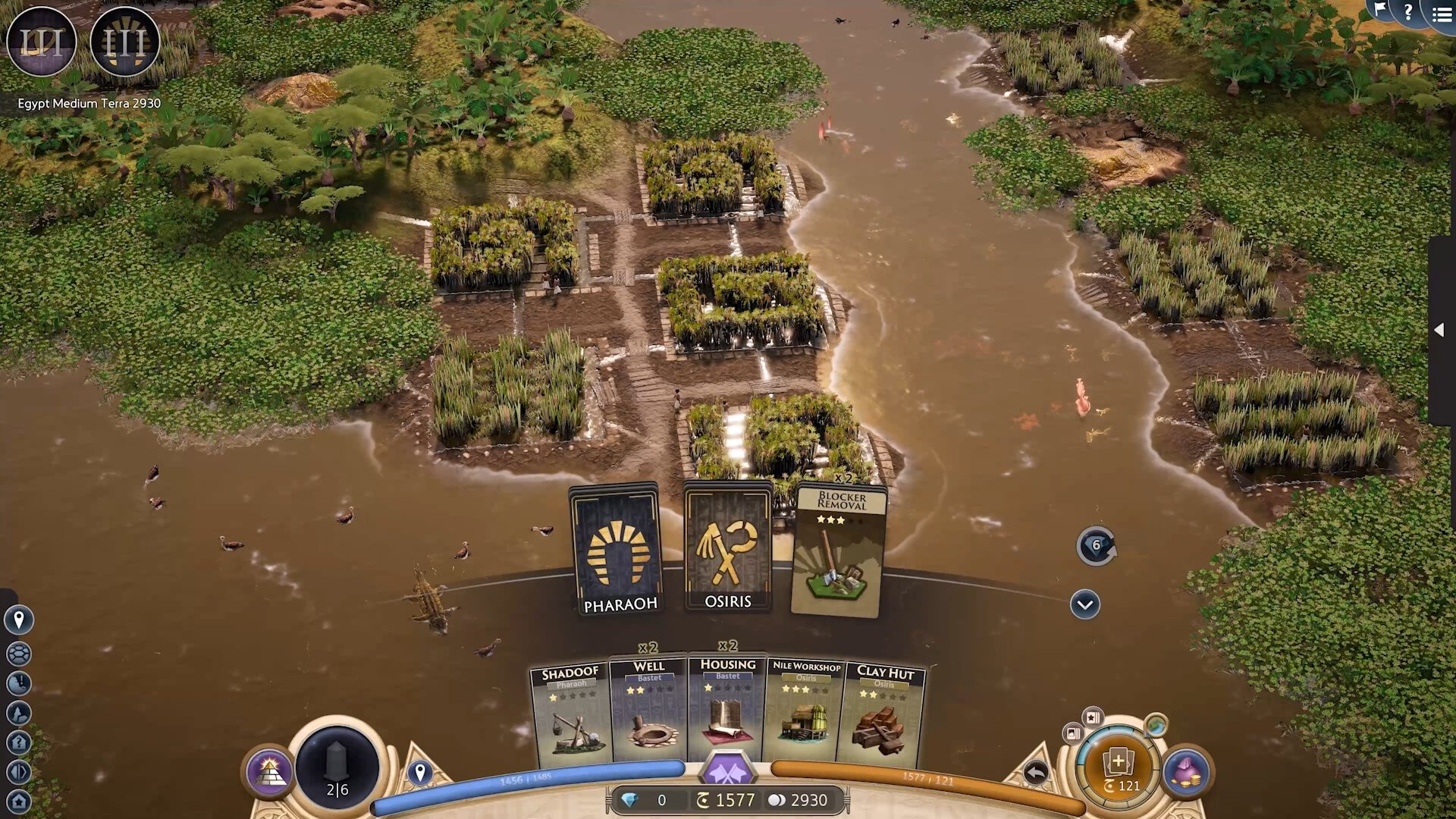
Task: Open help with the question mark button
Action: click(1408, 11)
